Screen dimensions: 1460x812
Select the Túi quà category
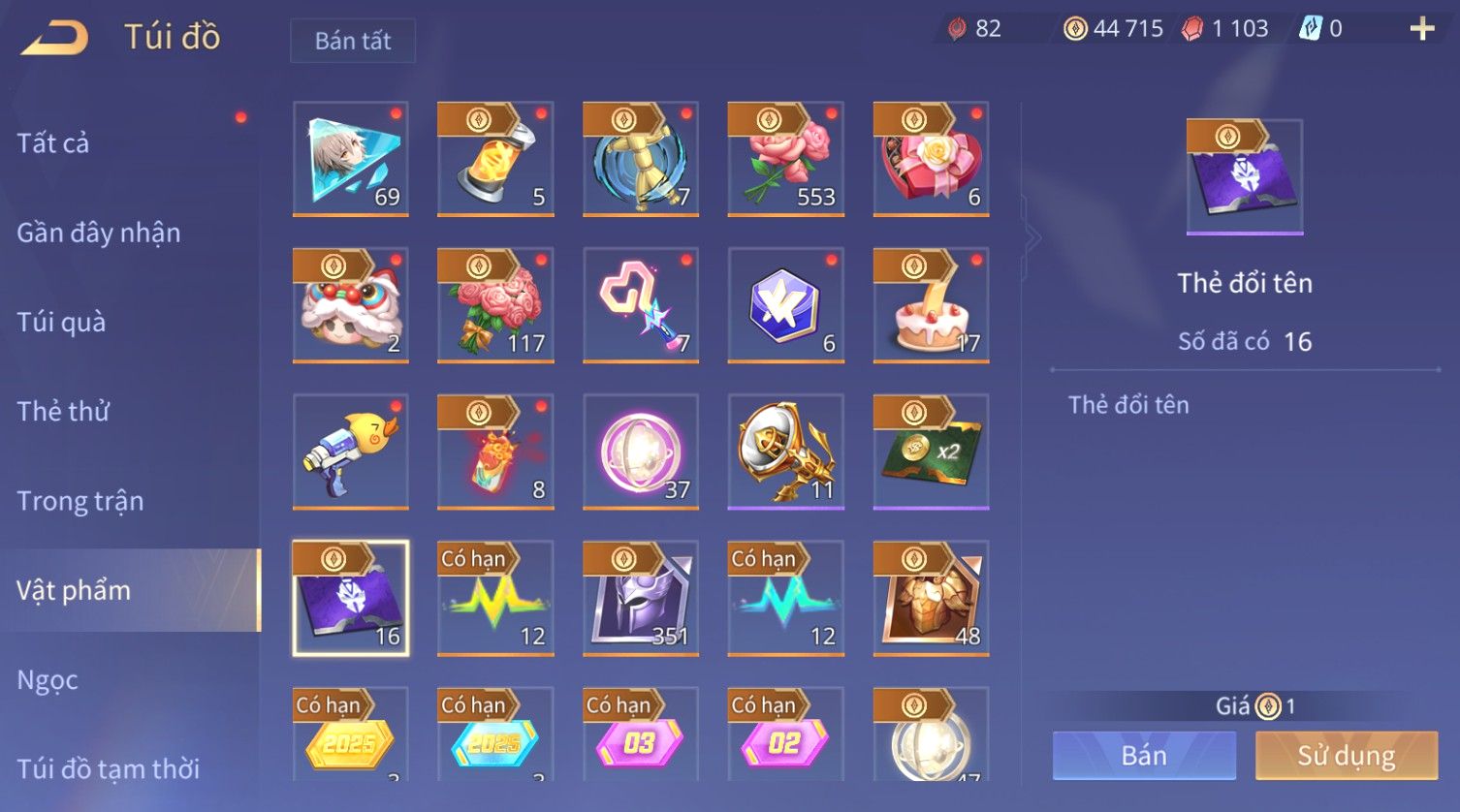tap(61, 322)
